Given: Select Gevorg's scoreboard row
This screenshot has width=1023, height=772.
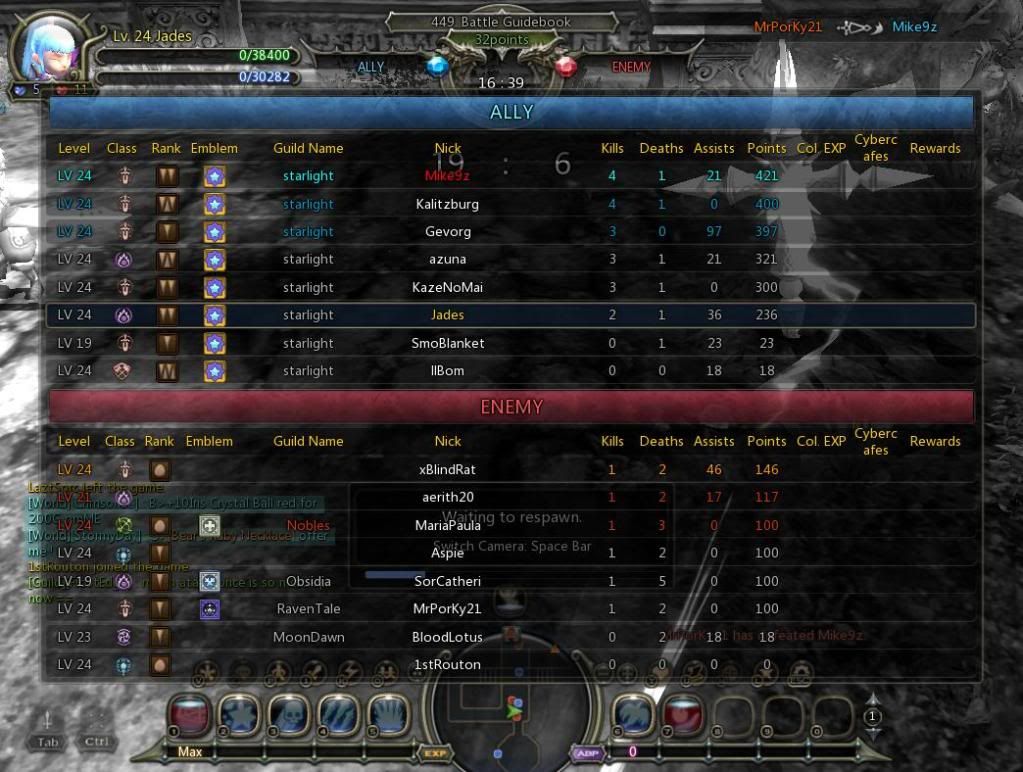Looking at the screenshot, I should [x=510, y=232].
